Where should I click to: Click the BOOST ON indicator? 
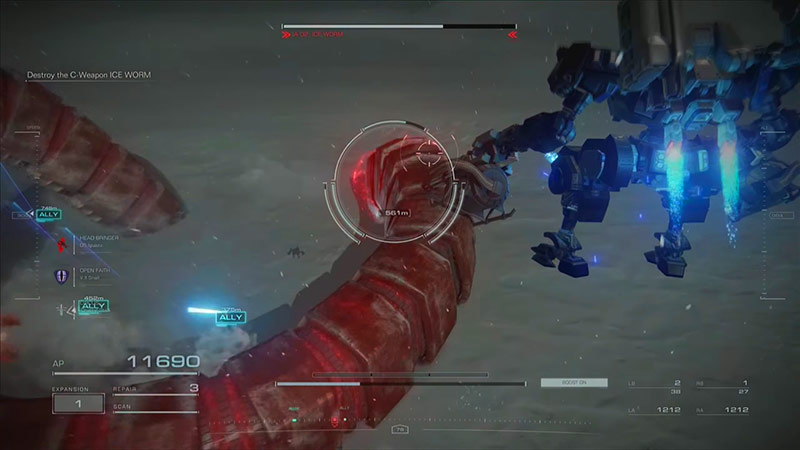pyautogui.click(x=559, y=382)
